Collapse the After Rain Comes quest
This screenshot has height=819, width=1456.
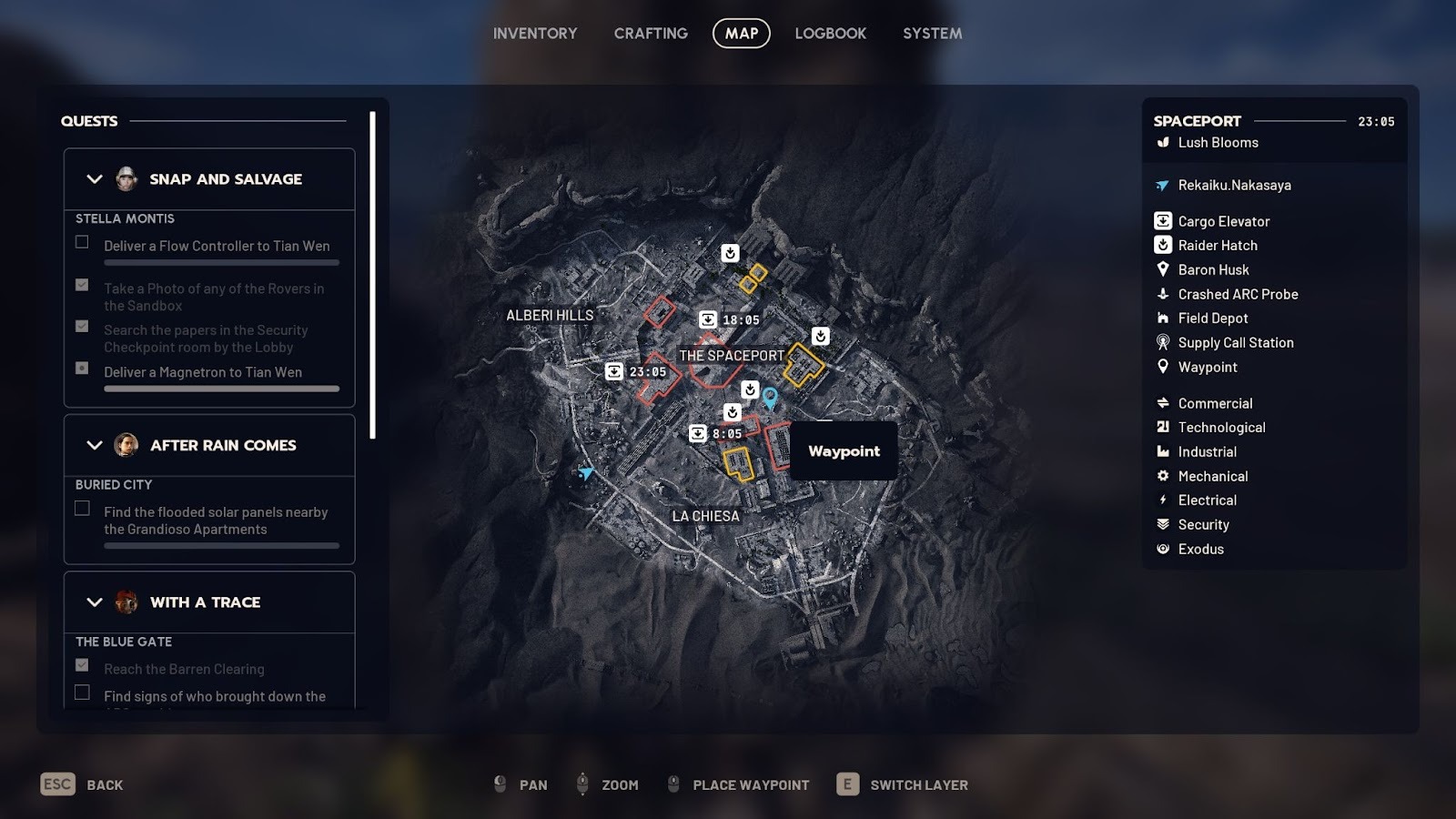tap(95, 445)
